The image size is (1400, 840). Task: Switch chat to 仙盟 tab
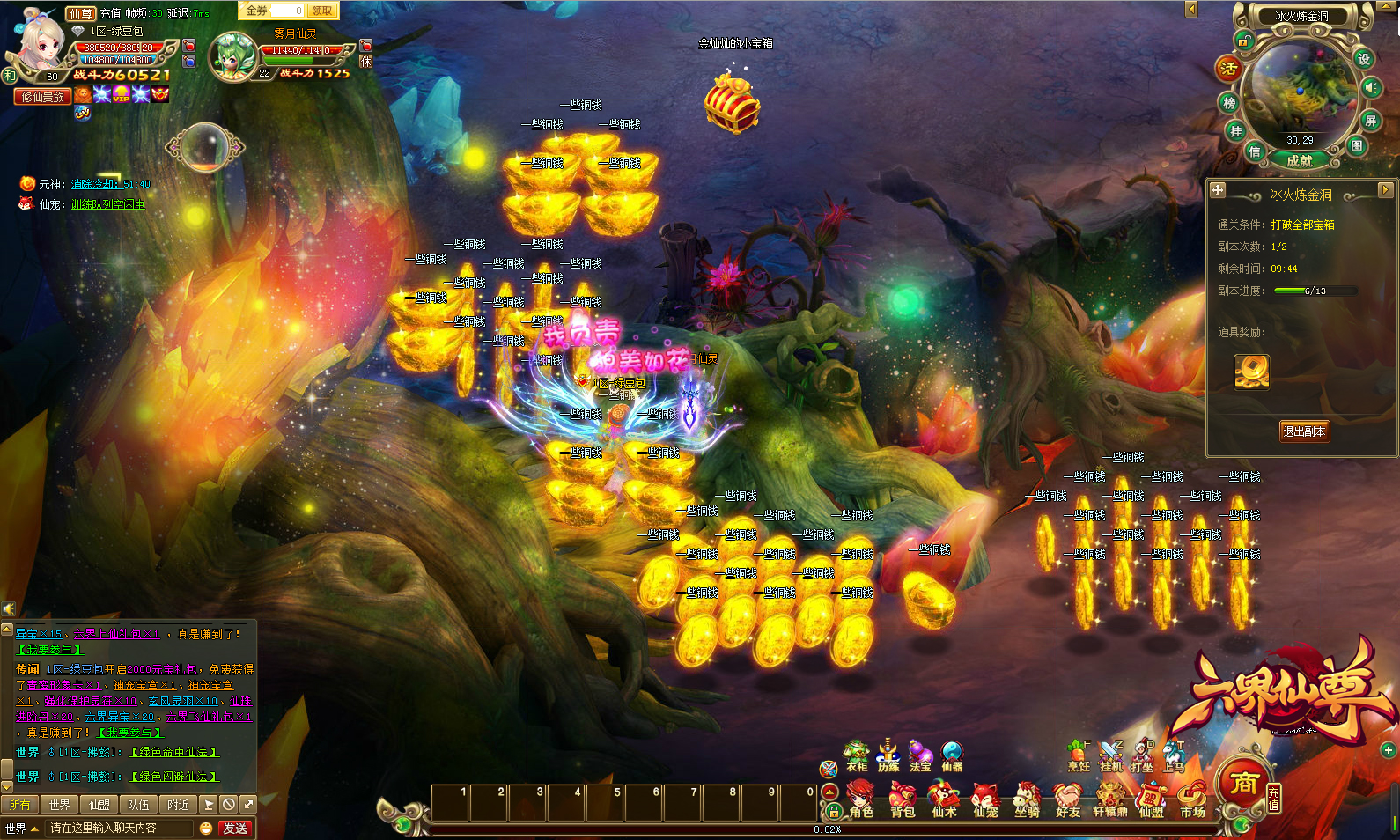coord(99,805)
